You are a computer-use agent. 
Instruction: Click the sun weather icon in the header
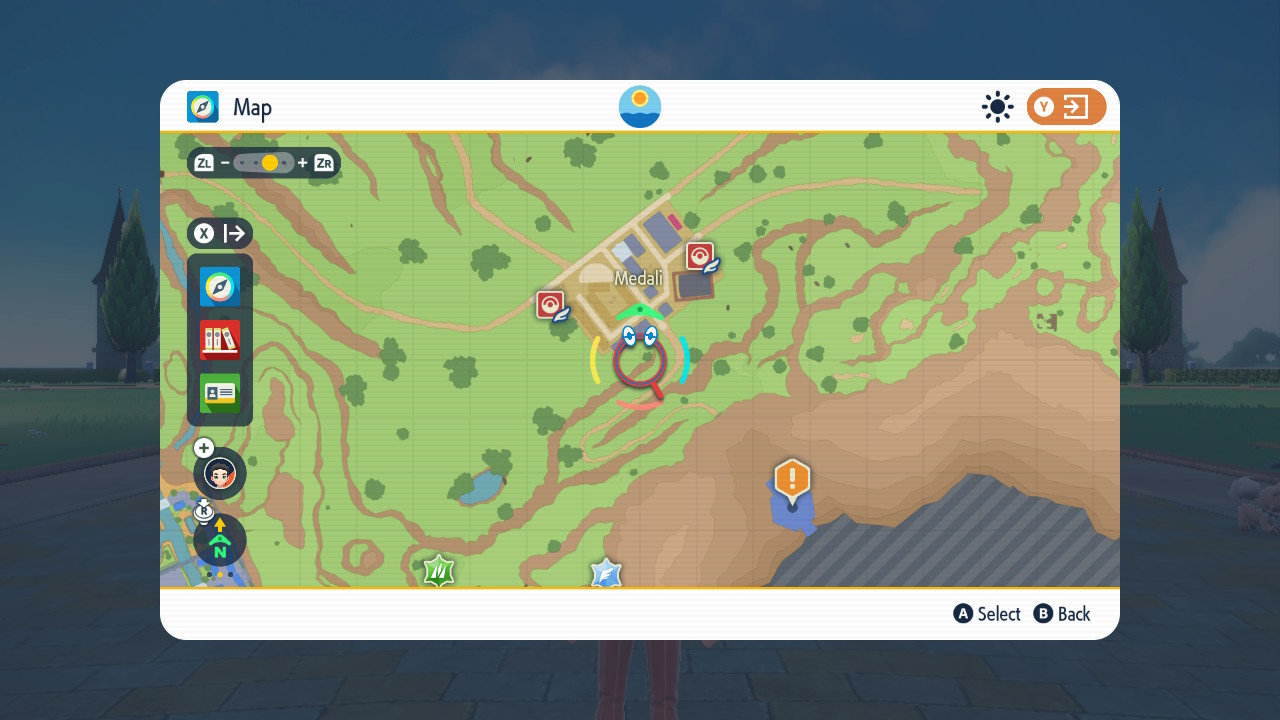(x=997, y=107)
